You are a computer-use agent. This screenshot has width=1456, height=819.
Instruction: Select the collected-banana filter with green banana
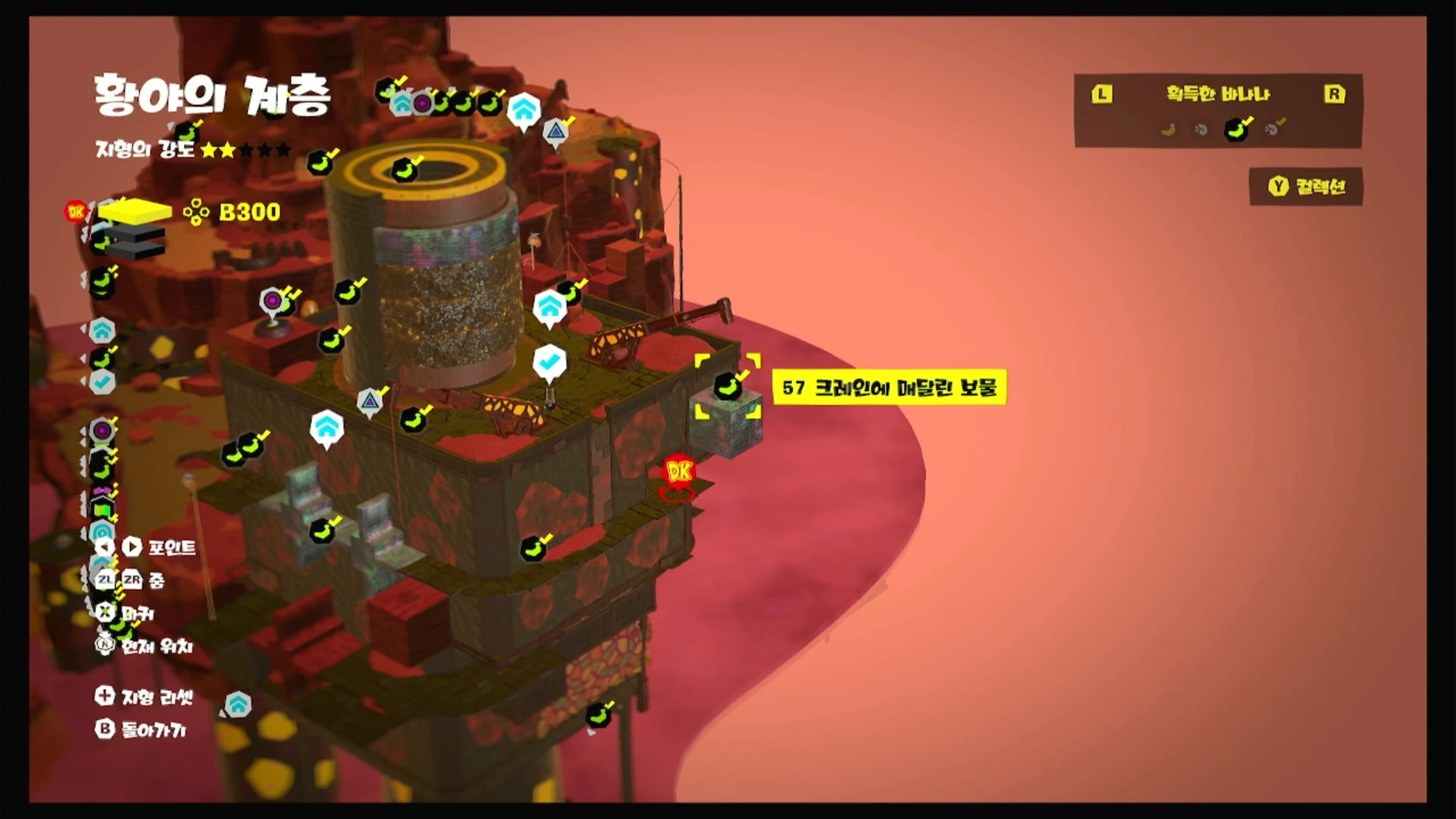[x=1236, y=129]
